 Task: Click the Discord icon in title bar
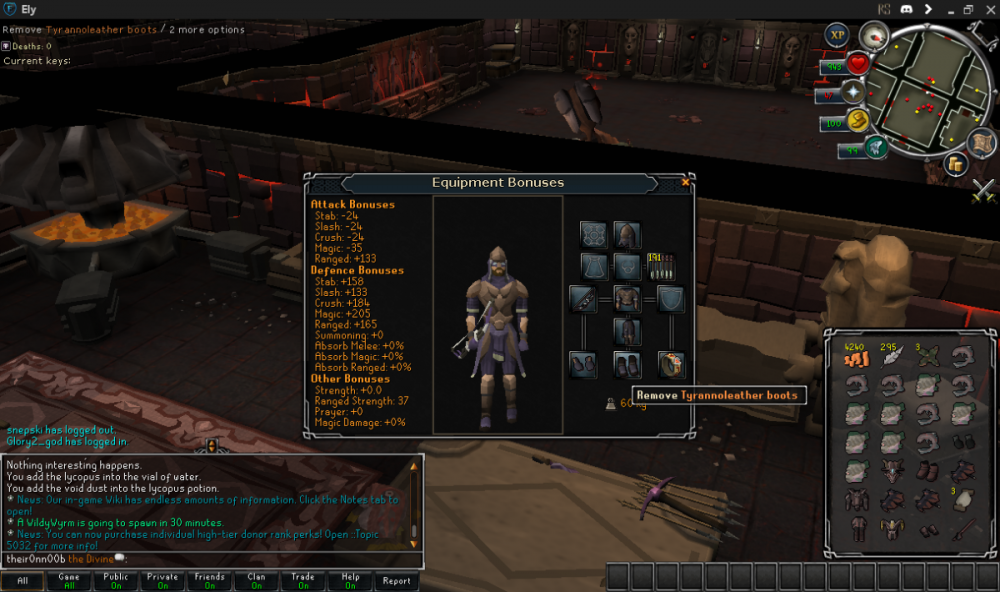pyautogui.click(x=906, y=9)
